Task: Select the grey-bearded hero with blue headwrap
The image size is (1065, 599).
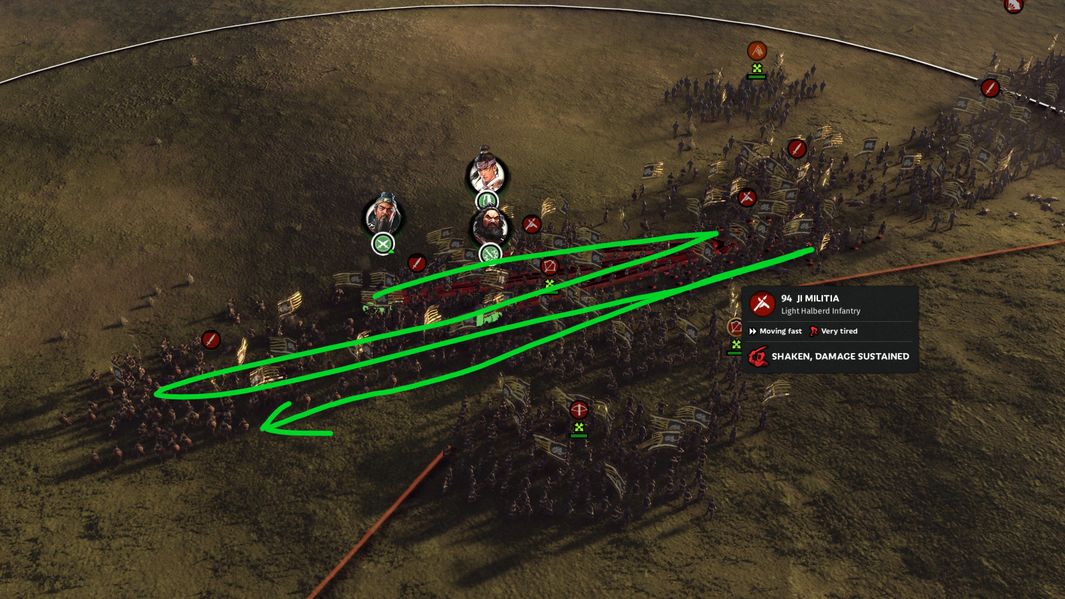Action: click(384, 215)
